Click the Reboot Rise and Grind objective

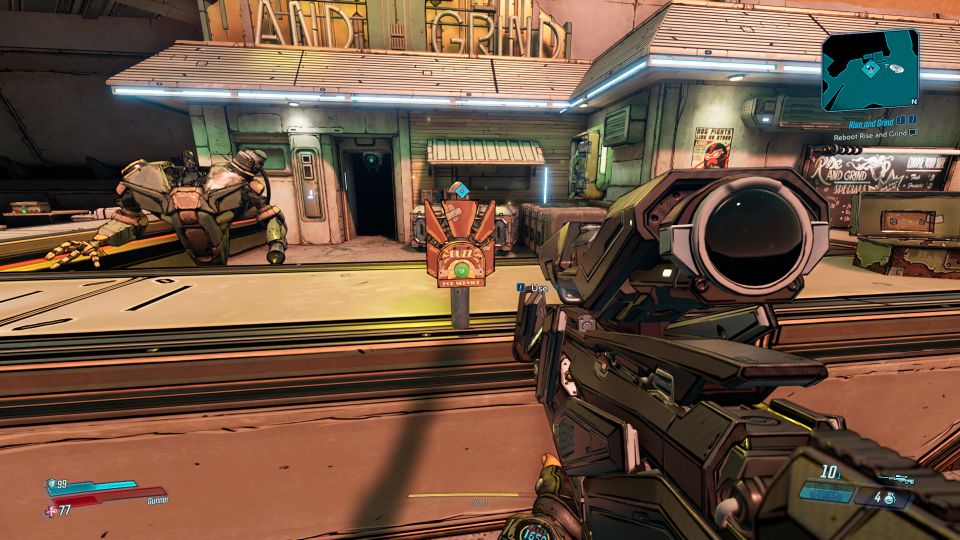pyautogui.click(x=870, y=135)
